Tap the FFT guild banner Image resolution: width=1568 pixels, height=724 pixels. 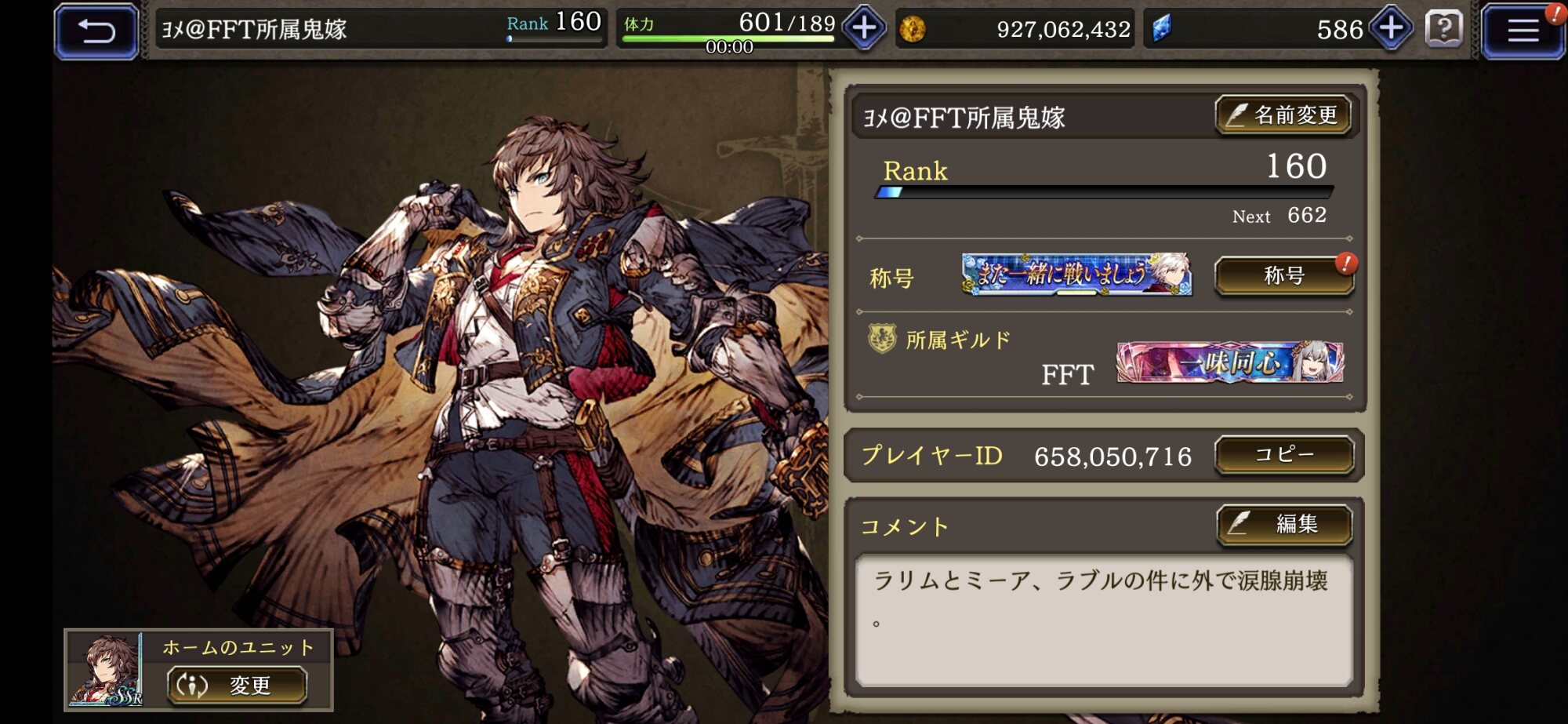click(1229, 362)
